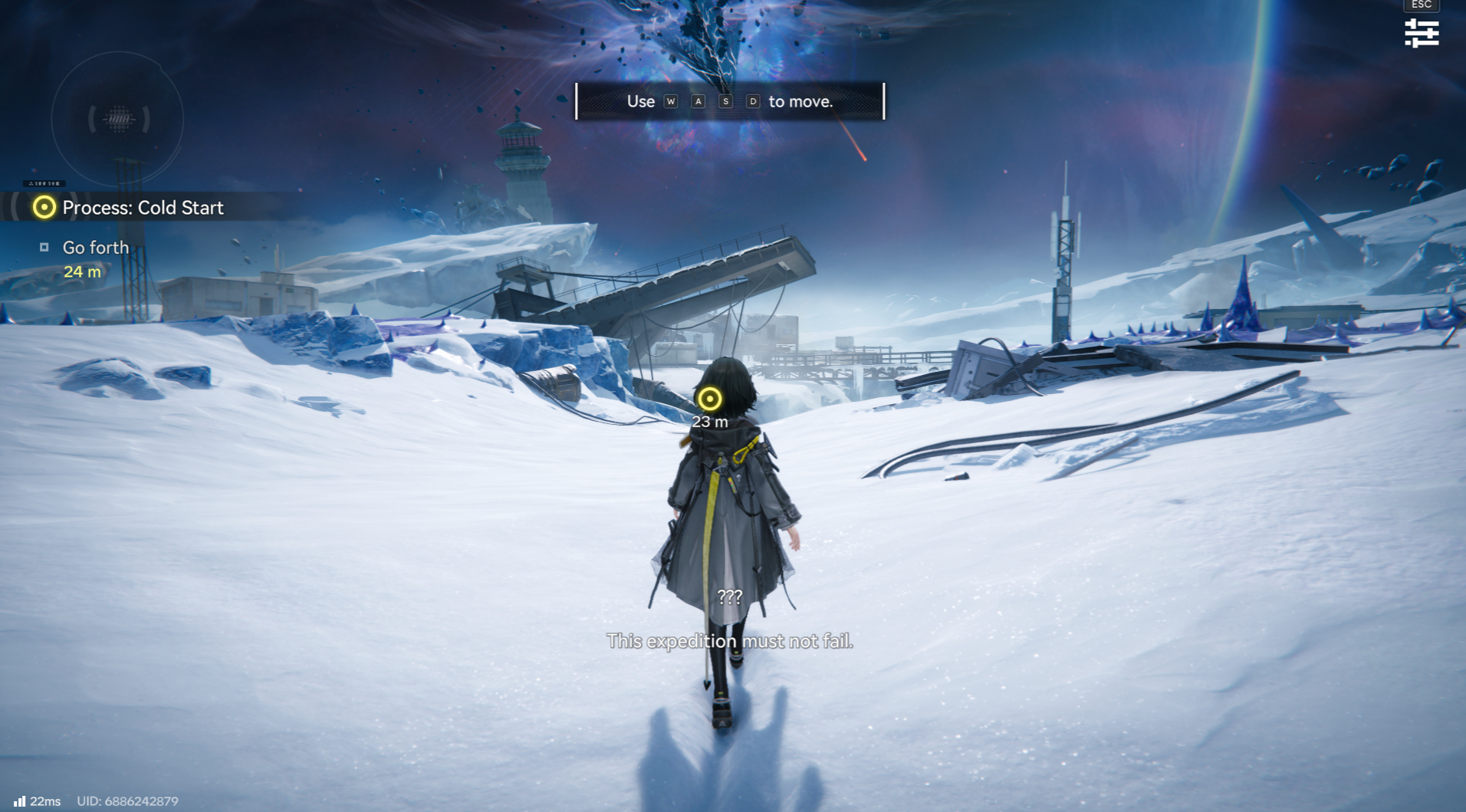This screenshot has width=1466, height=812.
Task: Select the Process: Cold Start quest tracker
Action: 143,208
